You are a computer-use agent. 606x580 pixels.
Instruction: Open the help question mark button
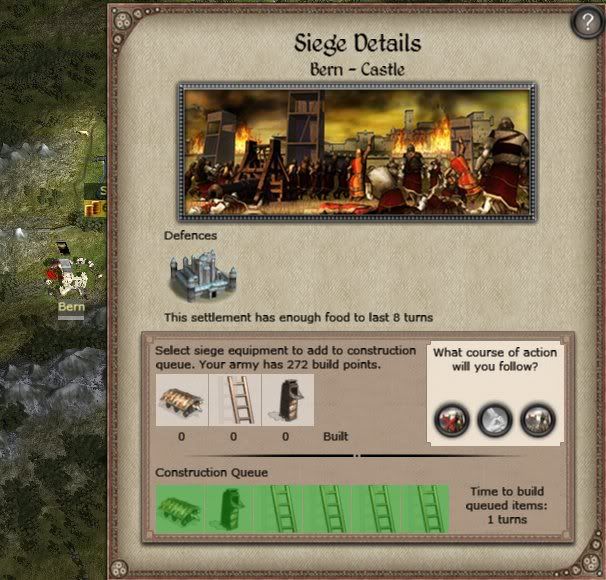pyautogui.click(x=586, y=25)
